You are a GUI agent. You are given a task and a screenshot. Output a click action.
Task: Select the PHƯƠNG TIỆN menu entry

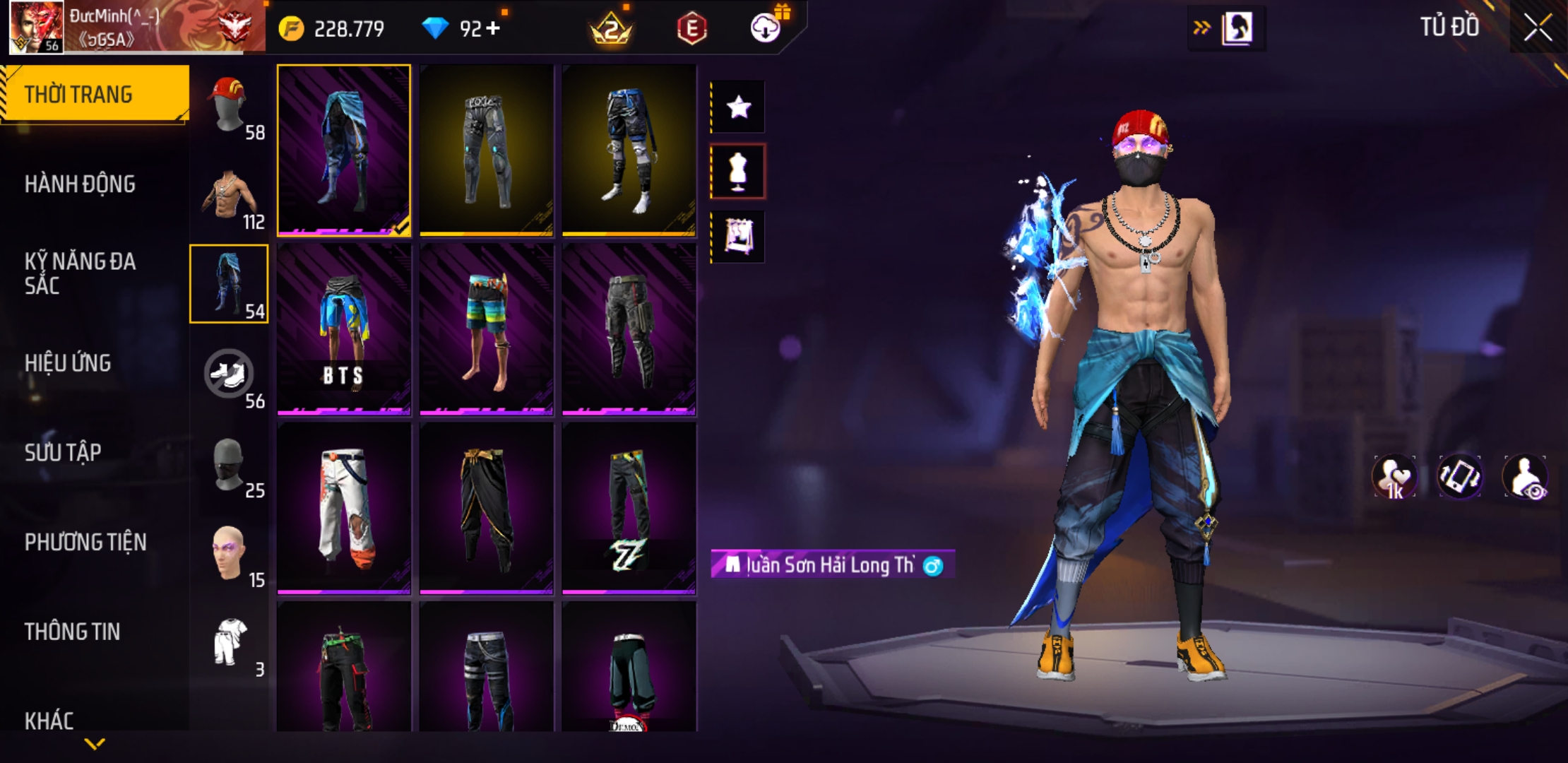[85, 542]
